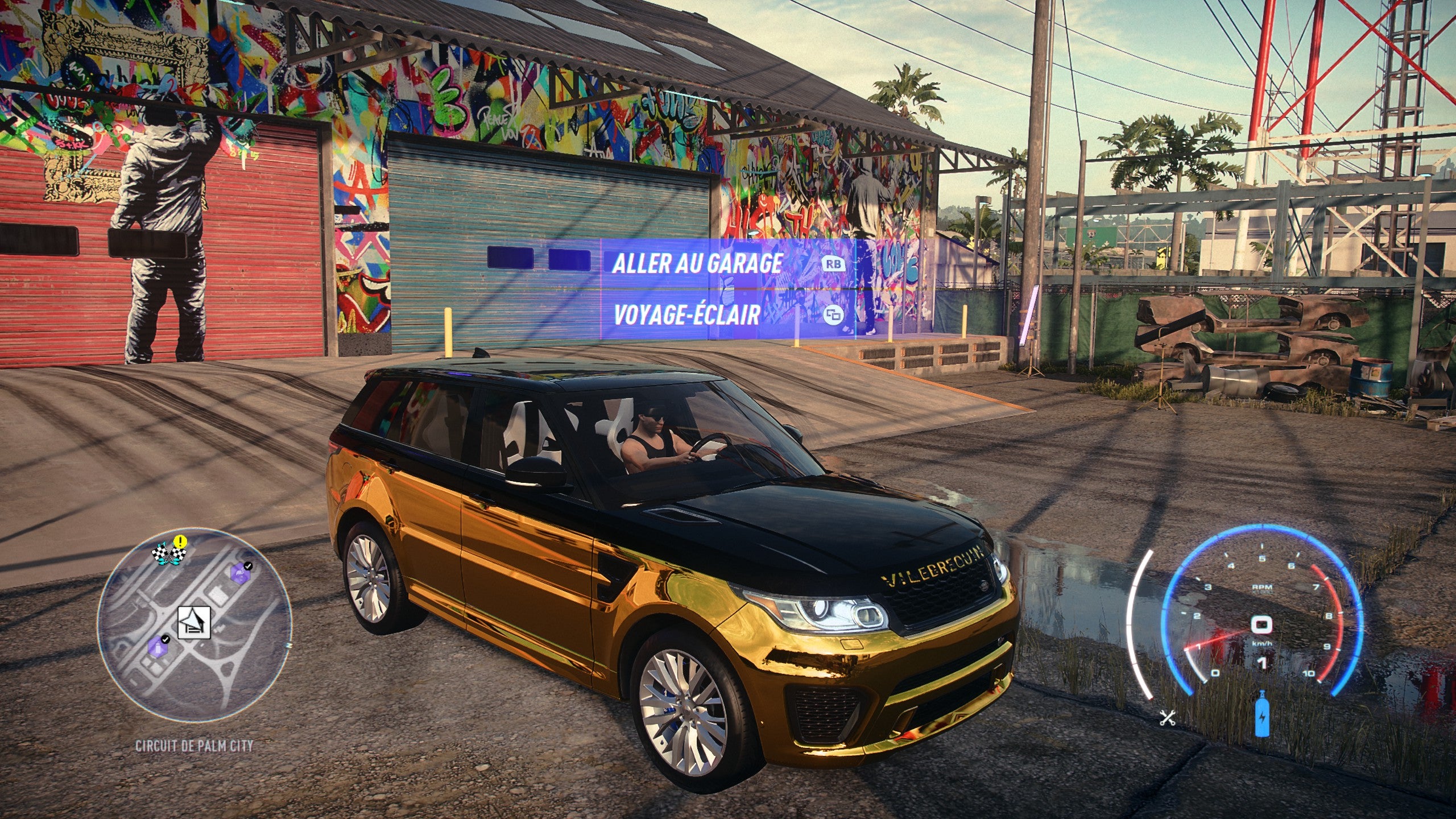Viewport: 1456px width, 819px height.
Task: Select the yellow exclamation alert on the minimap
Action: pyautogui.click(x=180, y=541)
